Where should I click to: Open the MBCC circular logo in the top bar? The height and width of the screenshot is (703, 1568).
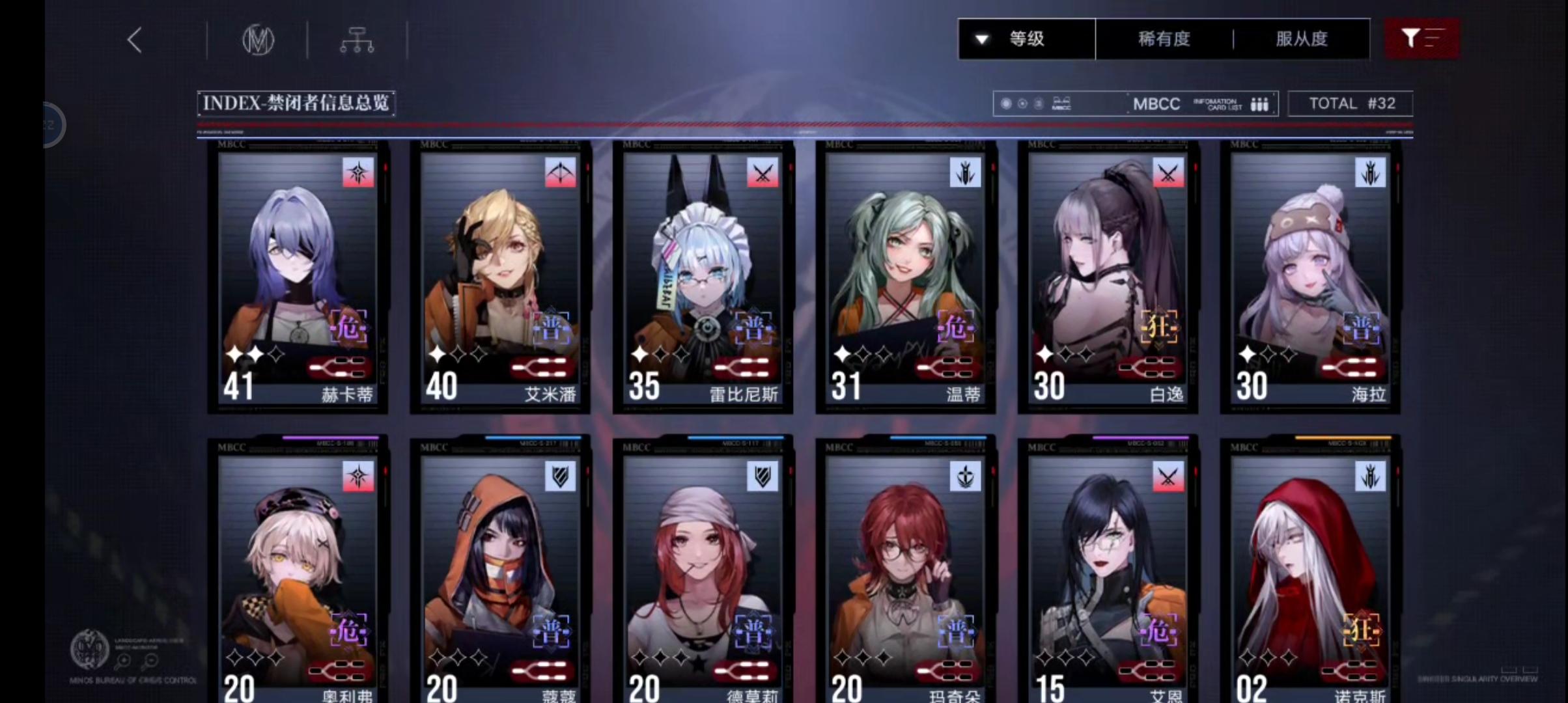point(258,39)
